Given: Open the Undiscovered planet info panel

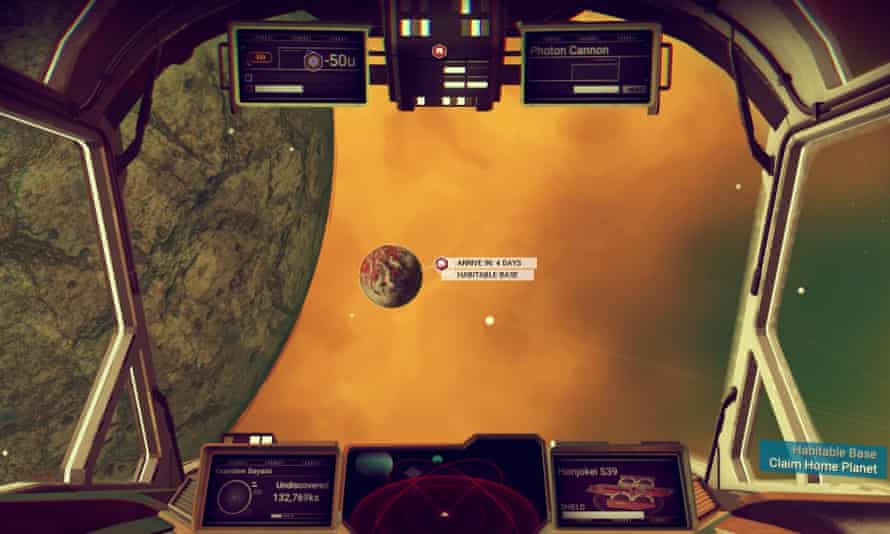Looking at the screenshot, I should click(266, 488).
